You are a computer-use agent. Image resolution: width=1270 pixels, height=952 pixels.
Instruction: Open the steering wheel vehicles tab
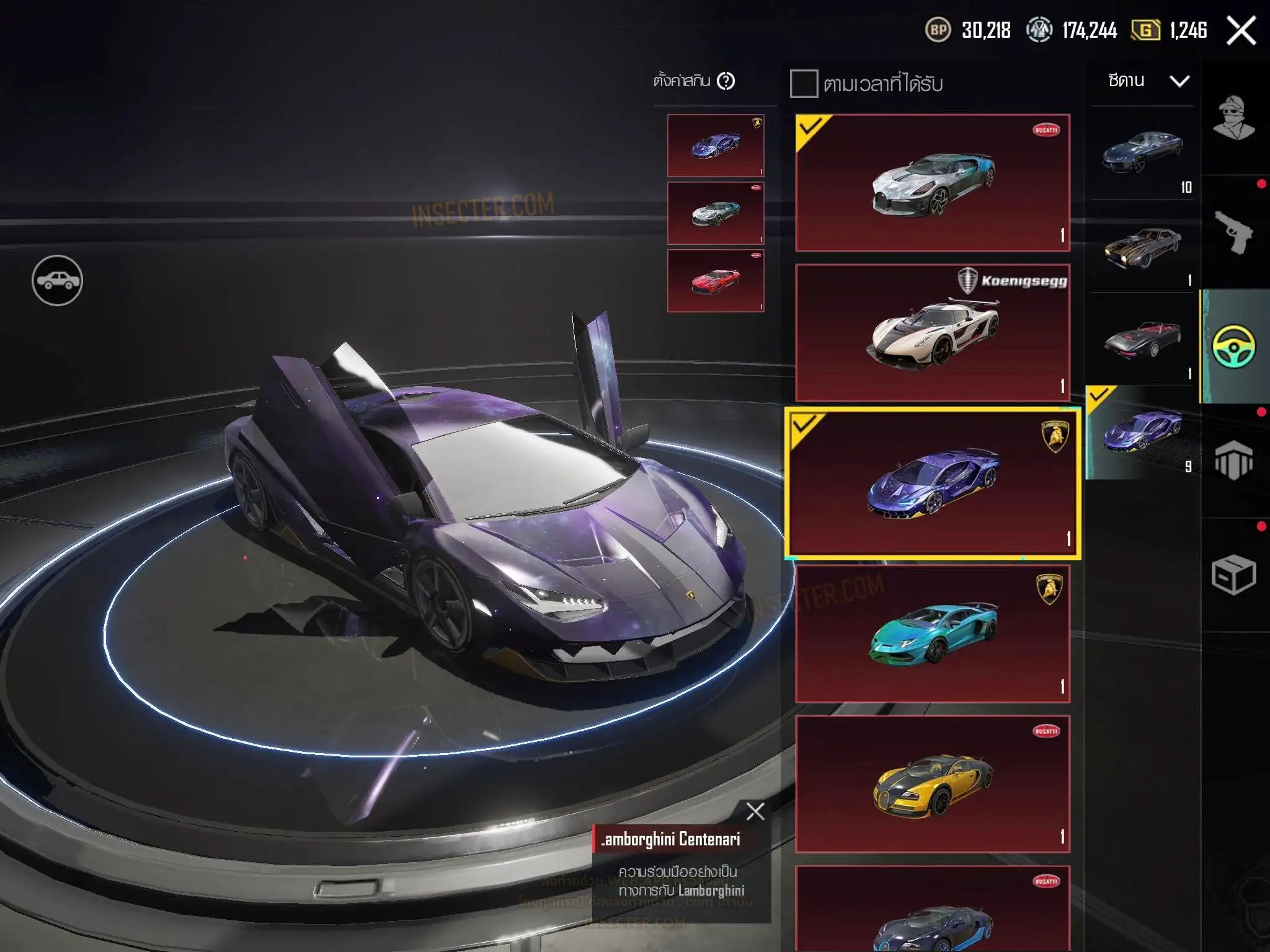(1233, 346)
